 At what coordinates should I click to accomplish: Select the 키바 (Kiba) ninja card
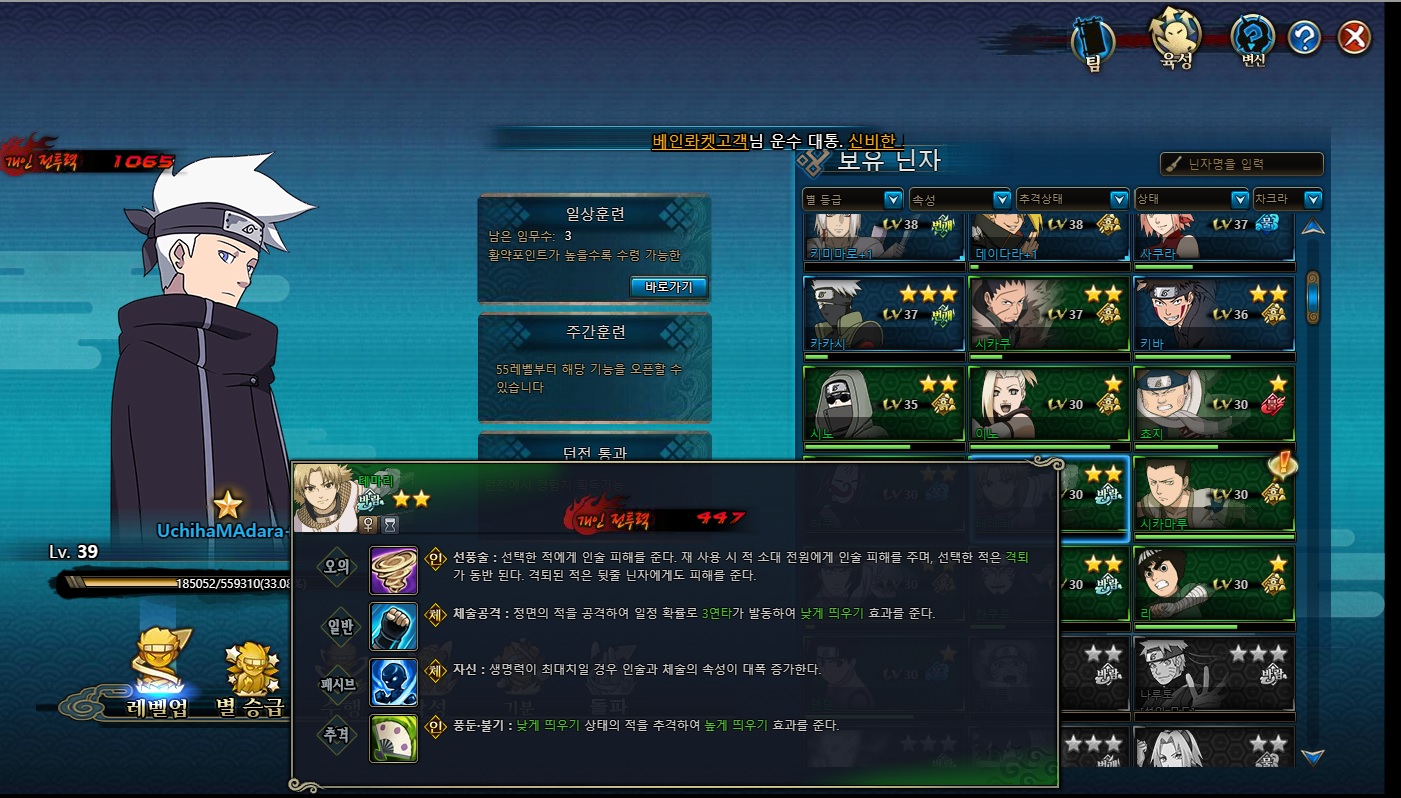point(1214,315)
